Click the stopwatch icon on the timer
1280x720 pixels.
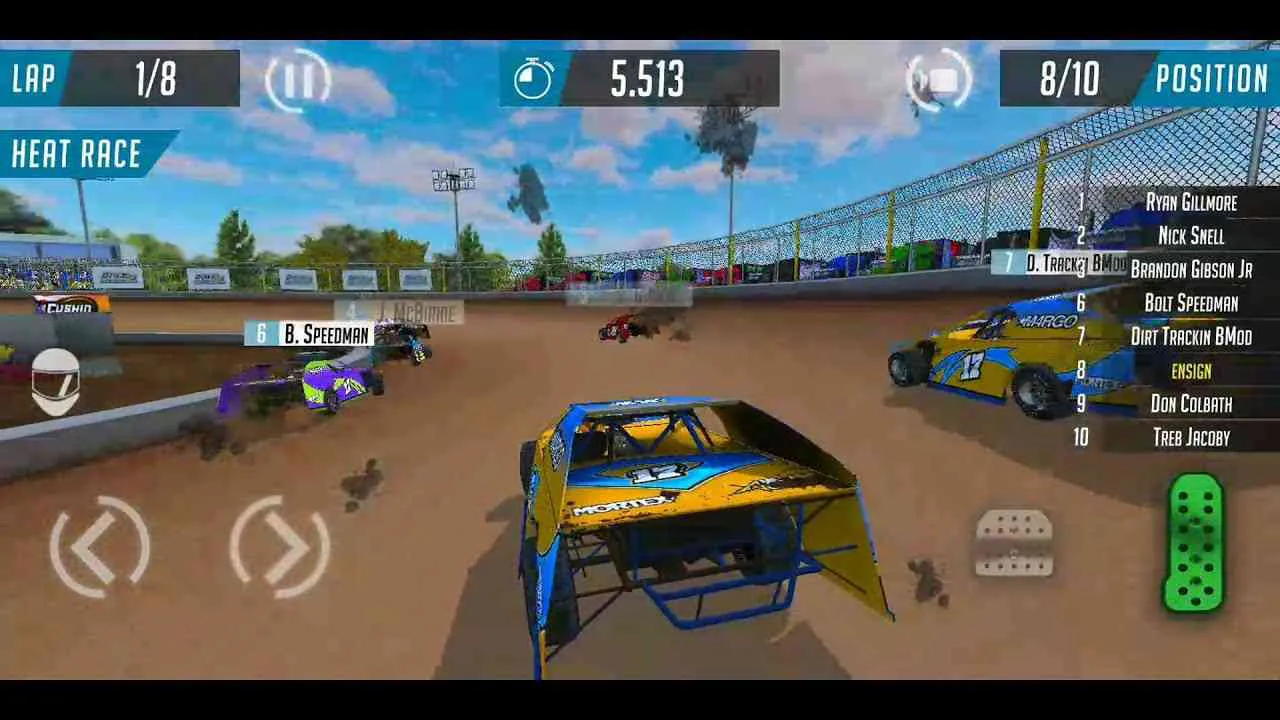coord(534,80)
